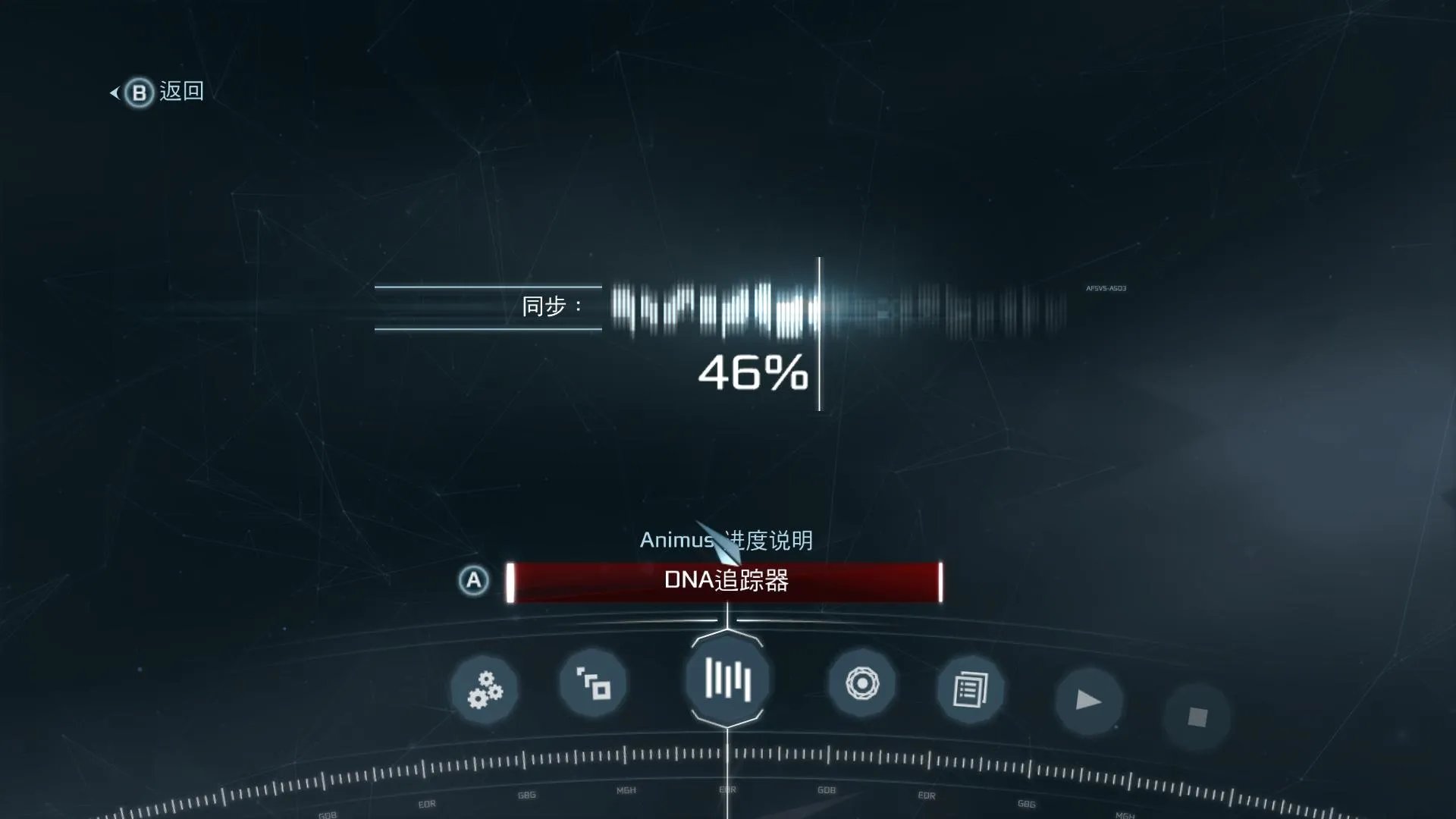This screenshot has width=1456, height=819.
Task: Open the DNA追踪器 red menu entry
Action: pyautogui.click(x=725, y=582)
